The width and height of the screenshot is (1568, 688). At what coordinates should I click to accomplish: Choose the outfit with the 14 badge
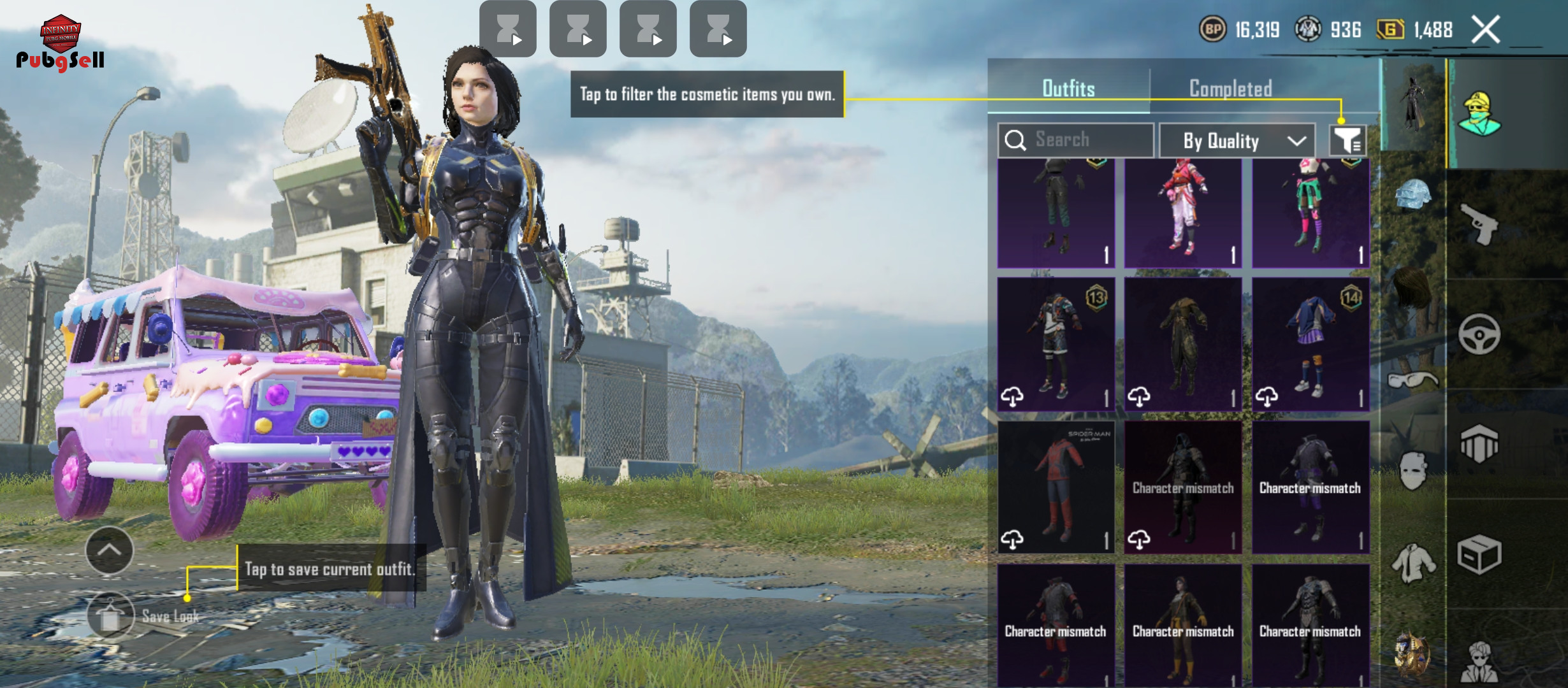[x=1310, y=344]
